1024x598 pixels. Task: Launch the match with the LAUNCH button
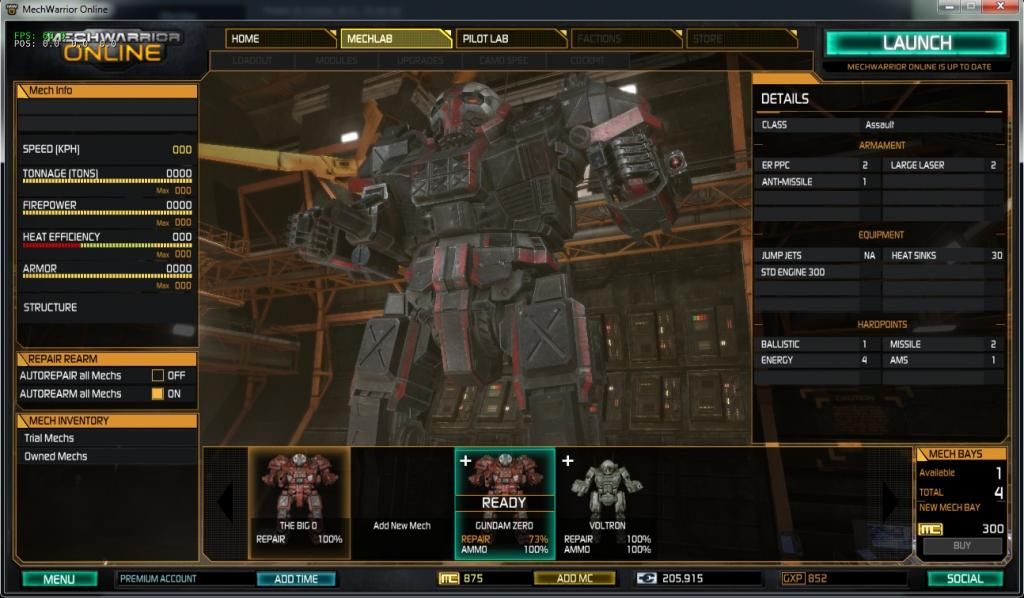[915, 43]
